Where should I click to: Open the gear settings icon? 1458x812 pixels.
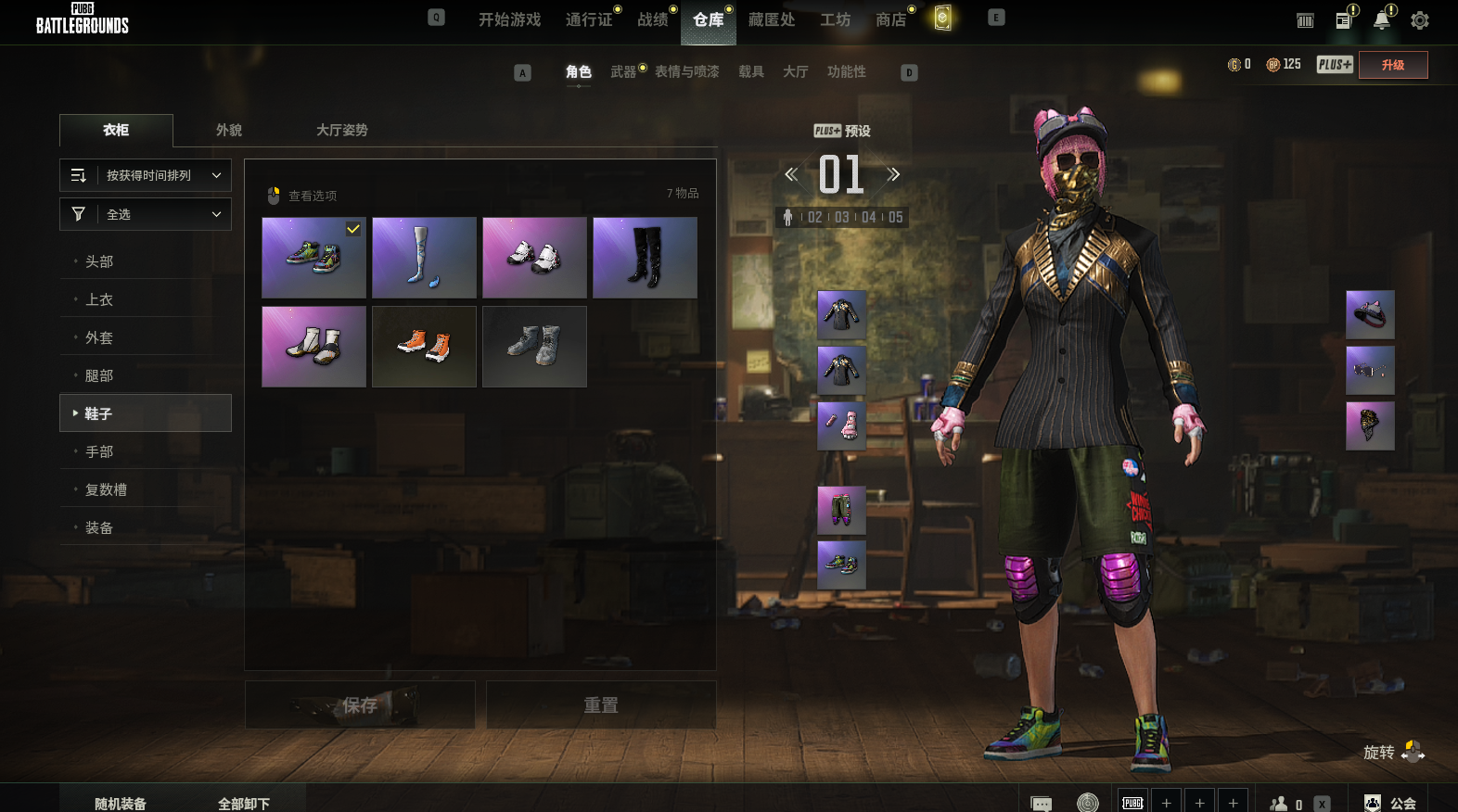[1419, 20]
